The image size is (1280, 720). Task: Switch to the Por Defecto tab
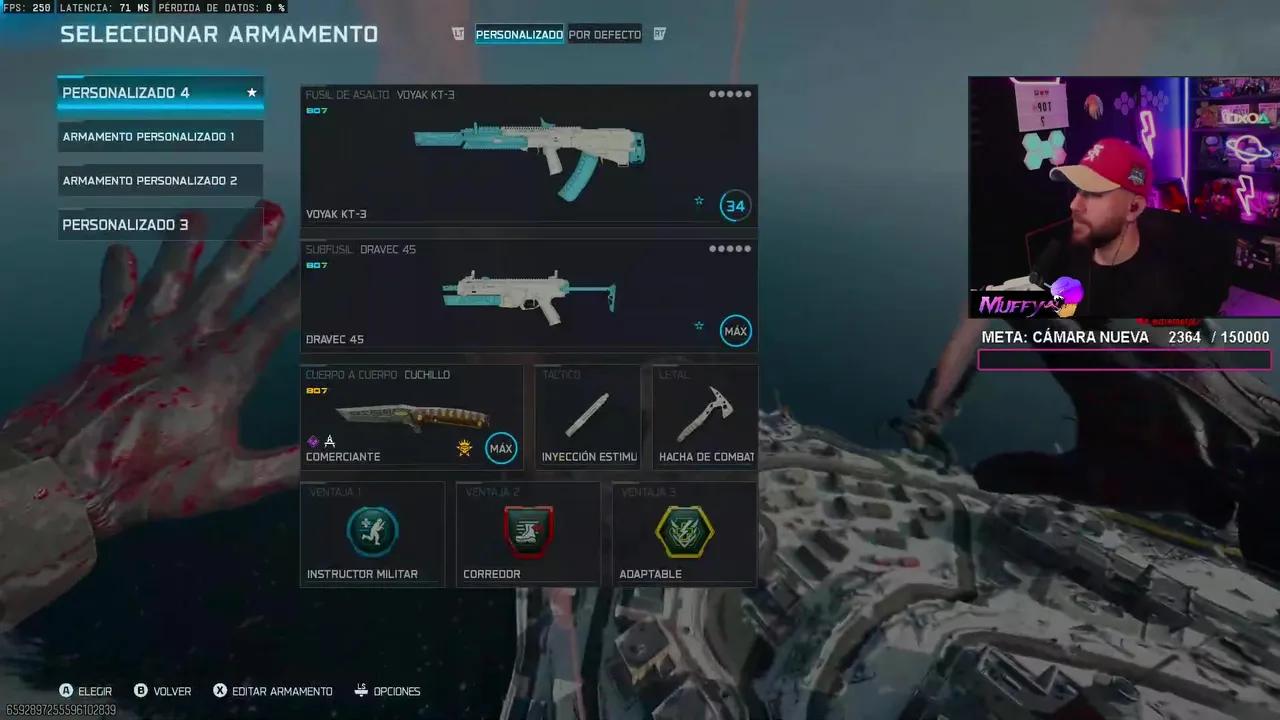(607, 33)
